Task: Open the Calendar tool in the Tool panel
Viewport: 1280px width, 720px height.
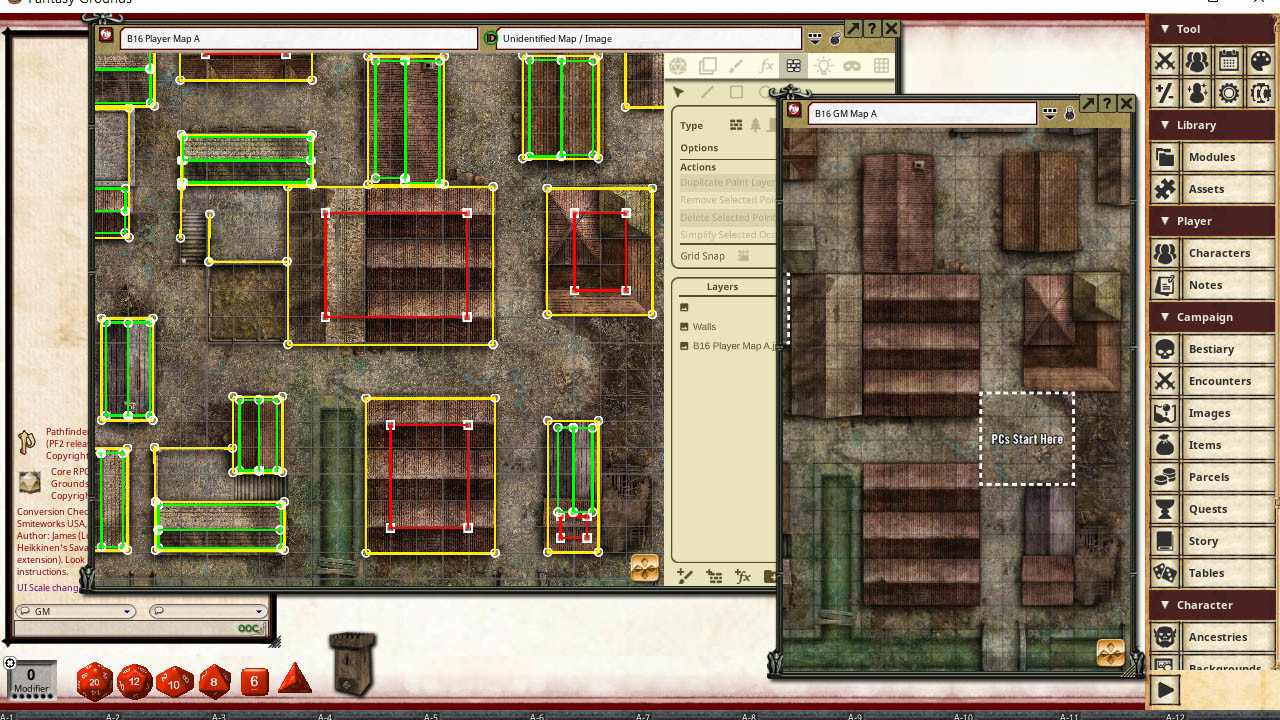Action: click(x=1228, y=61)
